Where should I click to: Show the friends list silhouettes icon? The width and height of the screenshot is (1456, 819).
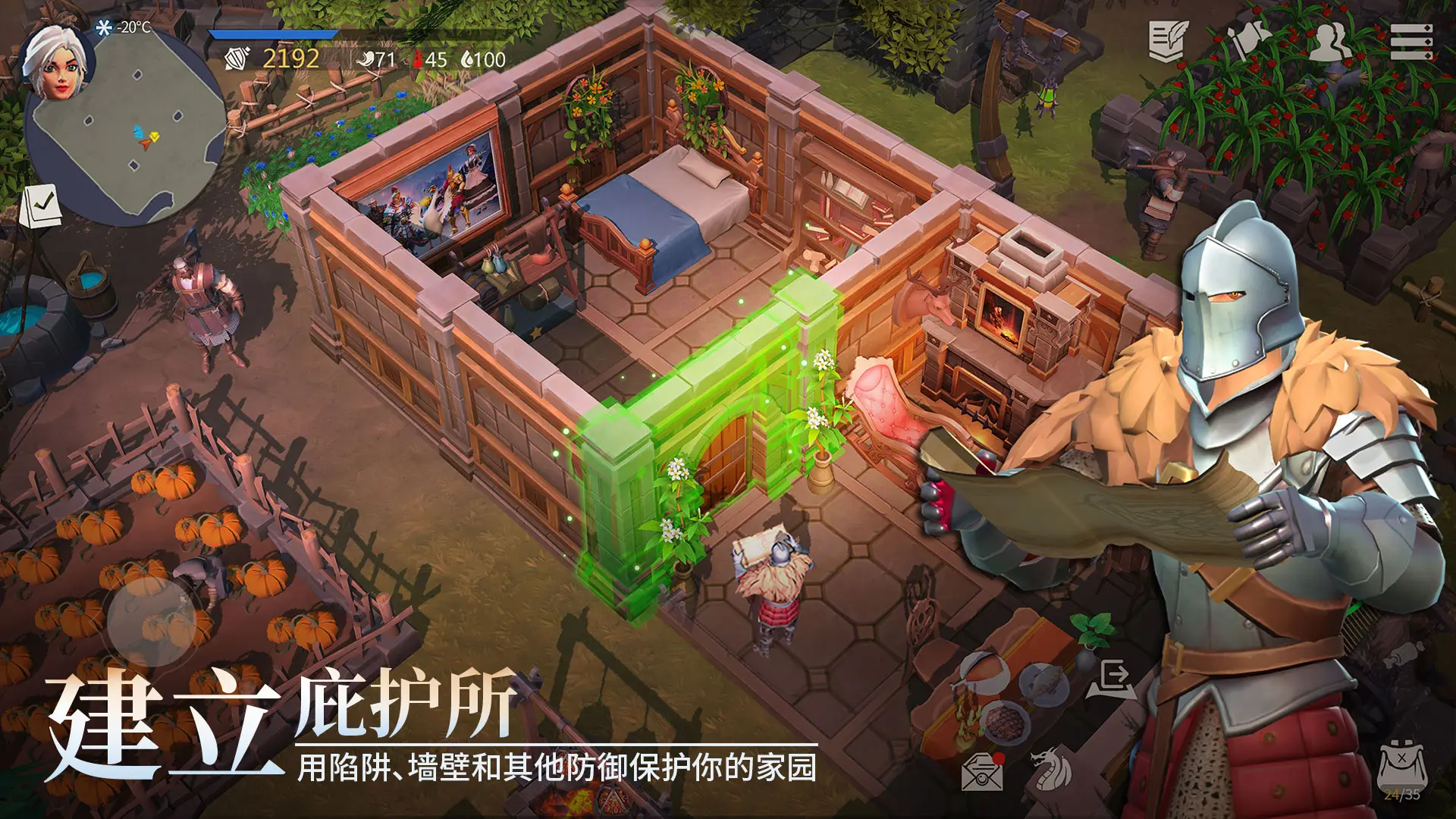click(x=1329, y=41)
